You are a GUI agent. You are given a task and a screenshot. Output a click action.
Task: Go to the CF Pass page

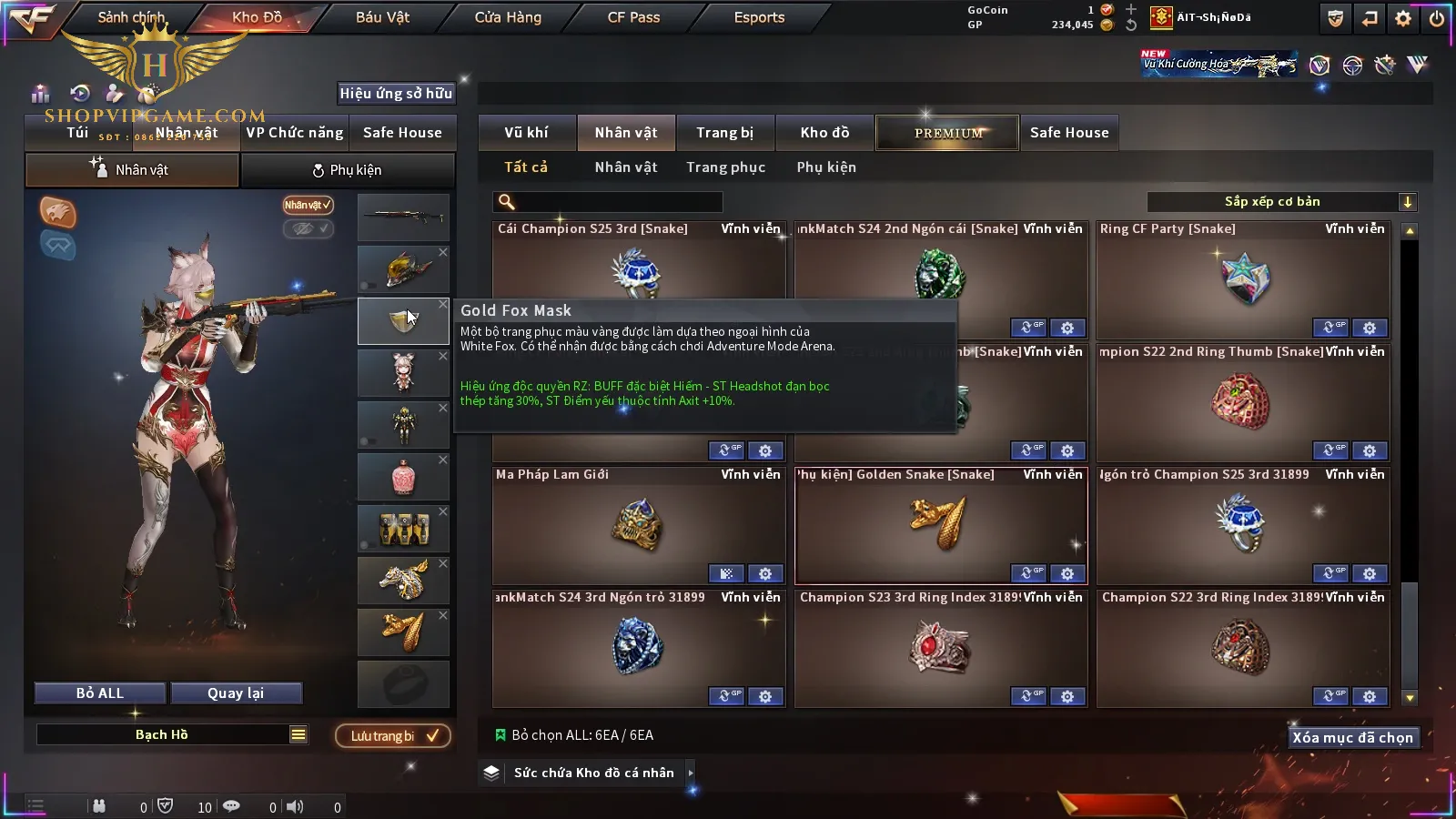tap(633, 17)
